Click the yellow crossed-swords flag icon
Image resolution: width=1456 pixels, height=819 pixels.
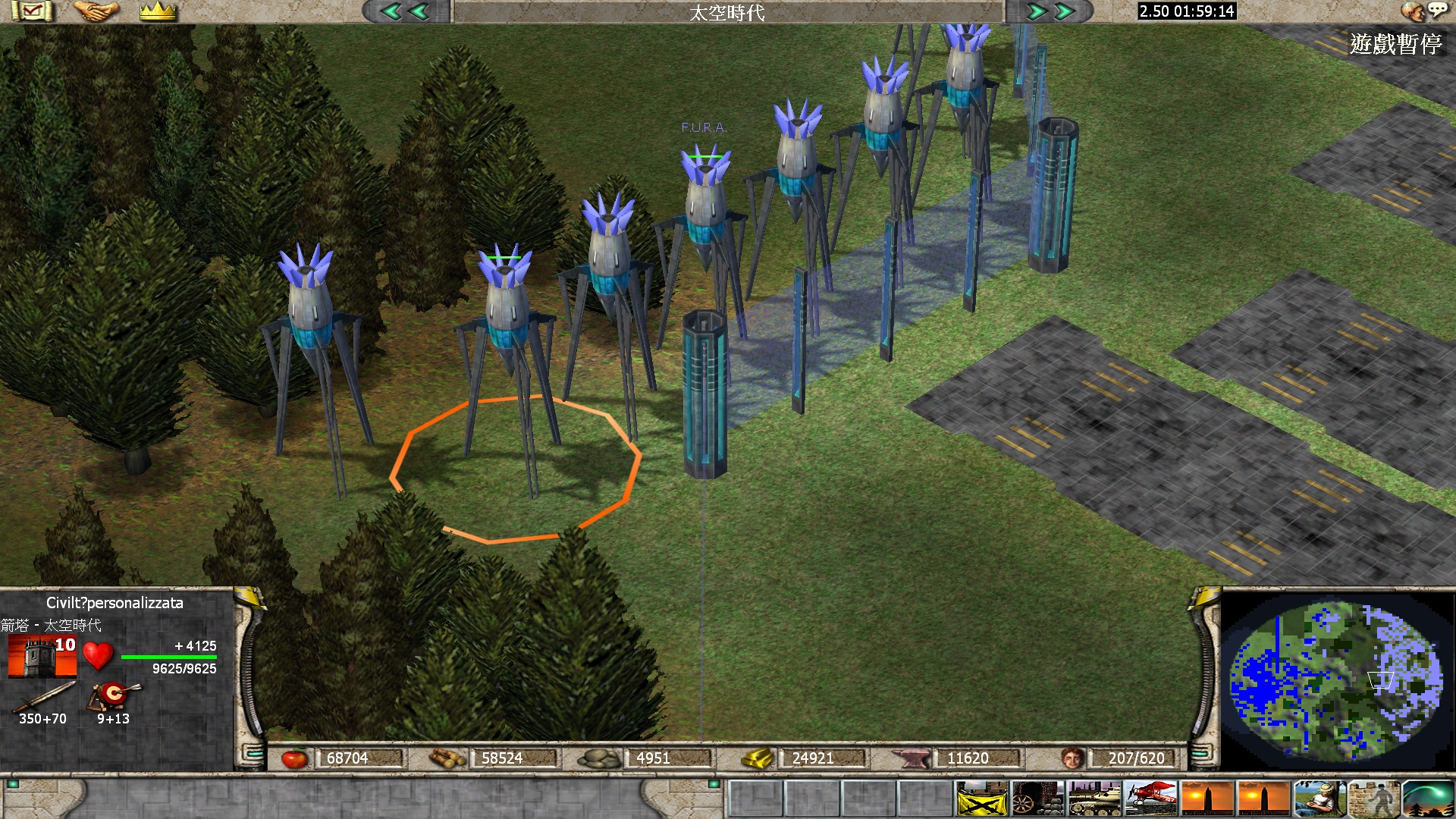(981, 799)
